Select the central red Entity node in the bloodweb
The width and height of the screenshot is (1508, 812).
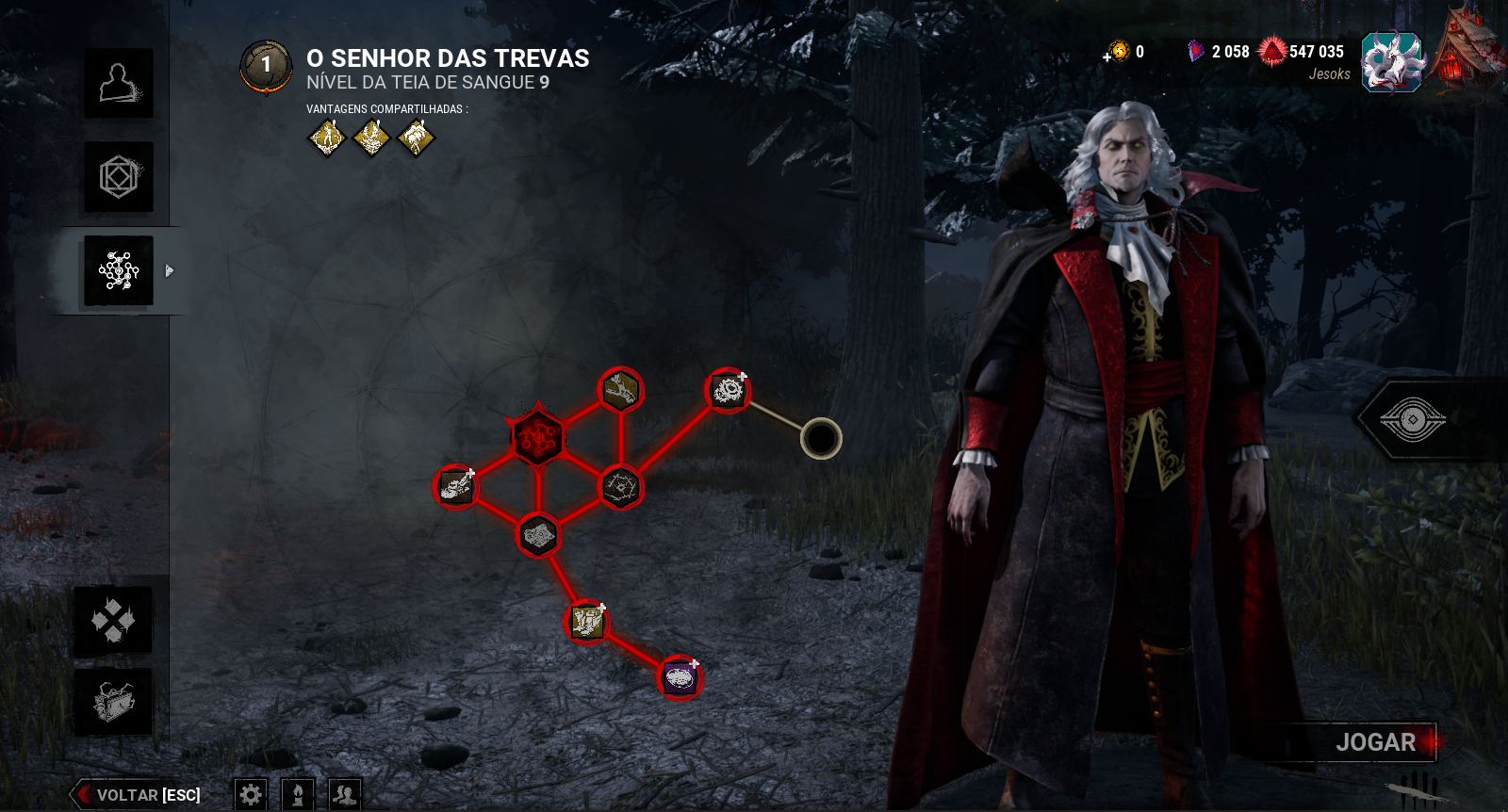[x=537, y=436]
